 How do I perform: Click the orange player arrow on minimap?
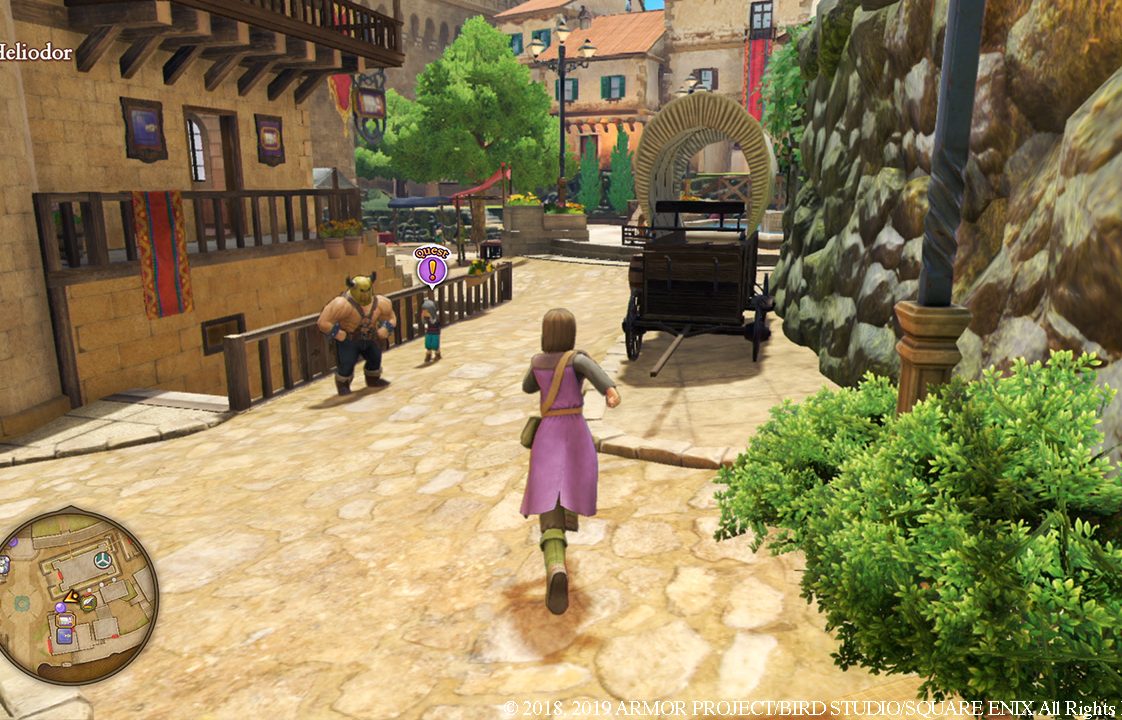coord(72,597)
